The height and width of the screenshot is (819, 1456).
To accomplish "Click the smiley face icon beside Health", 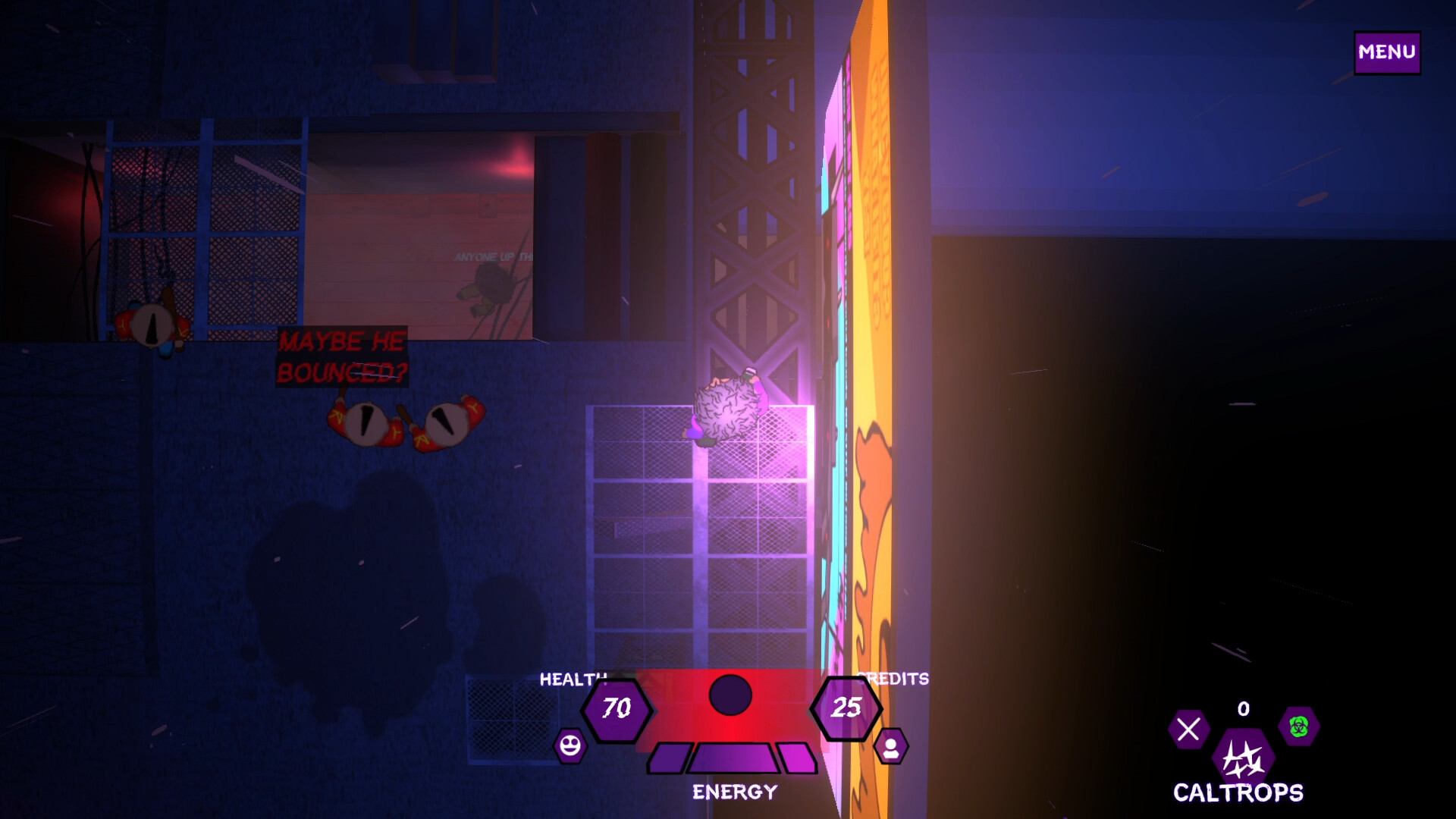I will pos(570,747).
